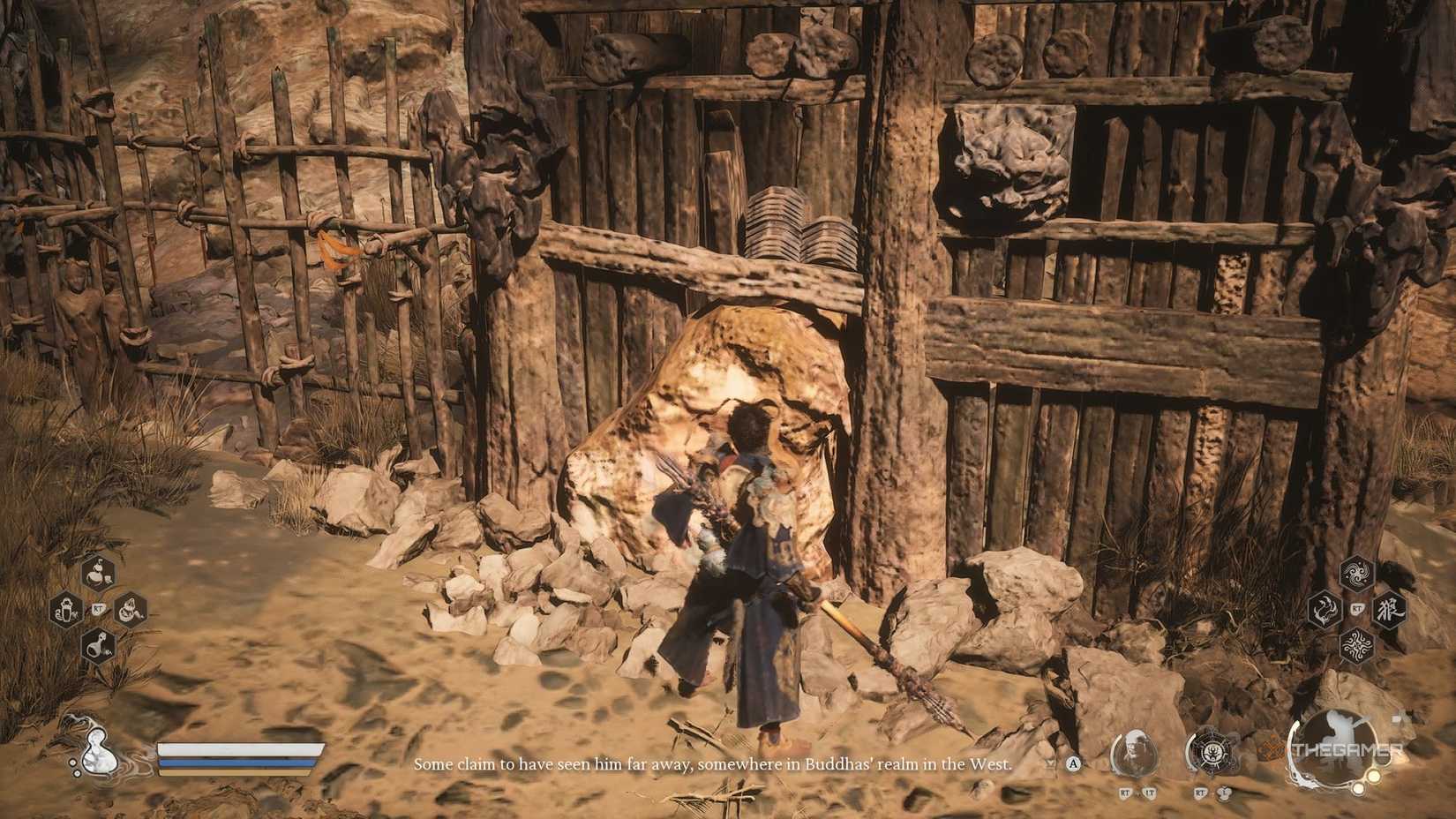
Task: Select the drink-gourd hex icon above the item wheel
Action: [96, 573]
